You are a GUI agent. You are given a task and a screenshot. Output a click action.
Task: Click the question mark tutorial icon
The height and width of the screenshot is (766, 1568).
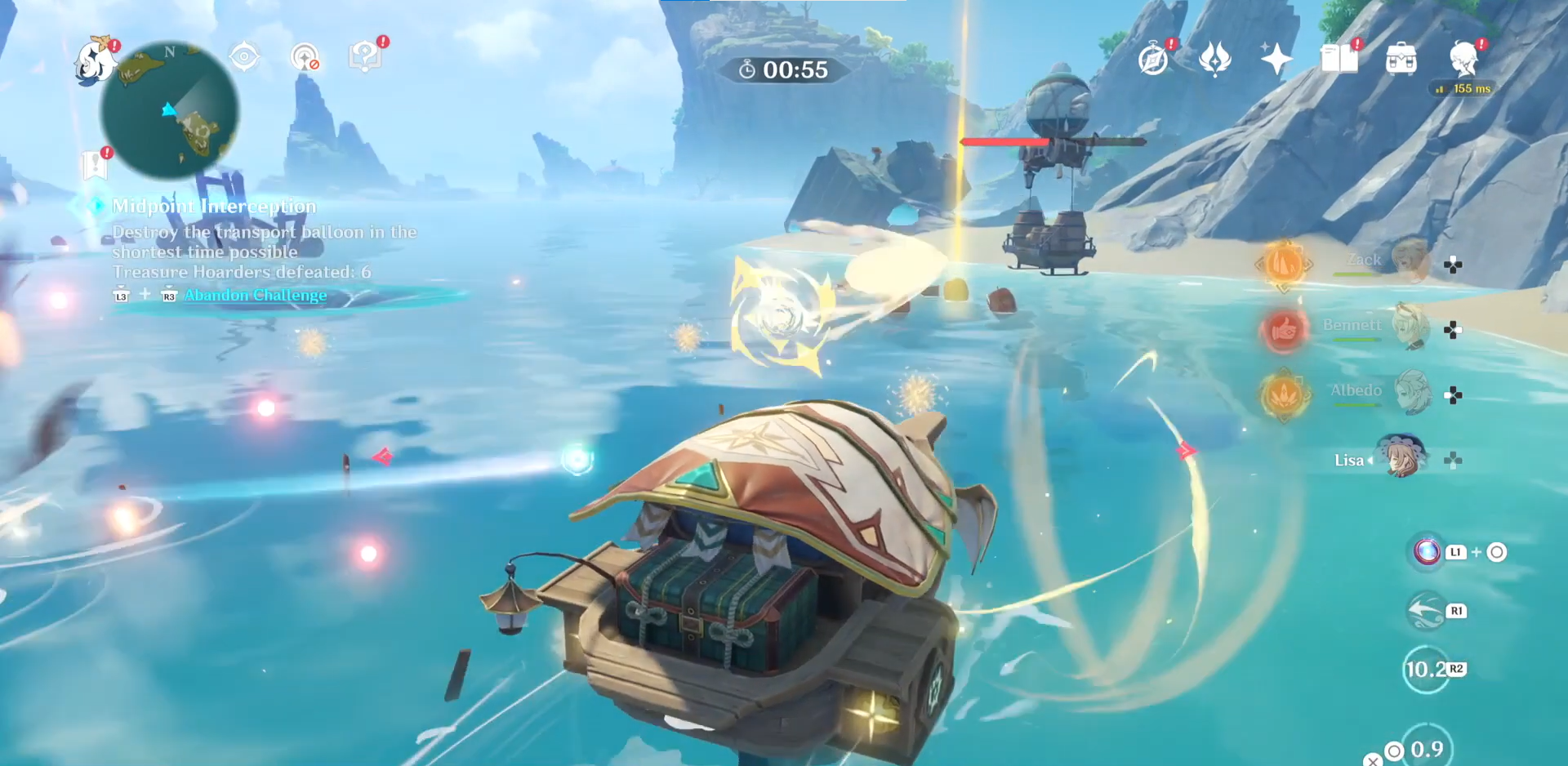[364, 56]
